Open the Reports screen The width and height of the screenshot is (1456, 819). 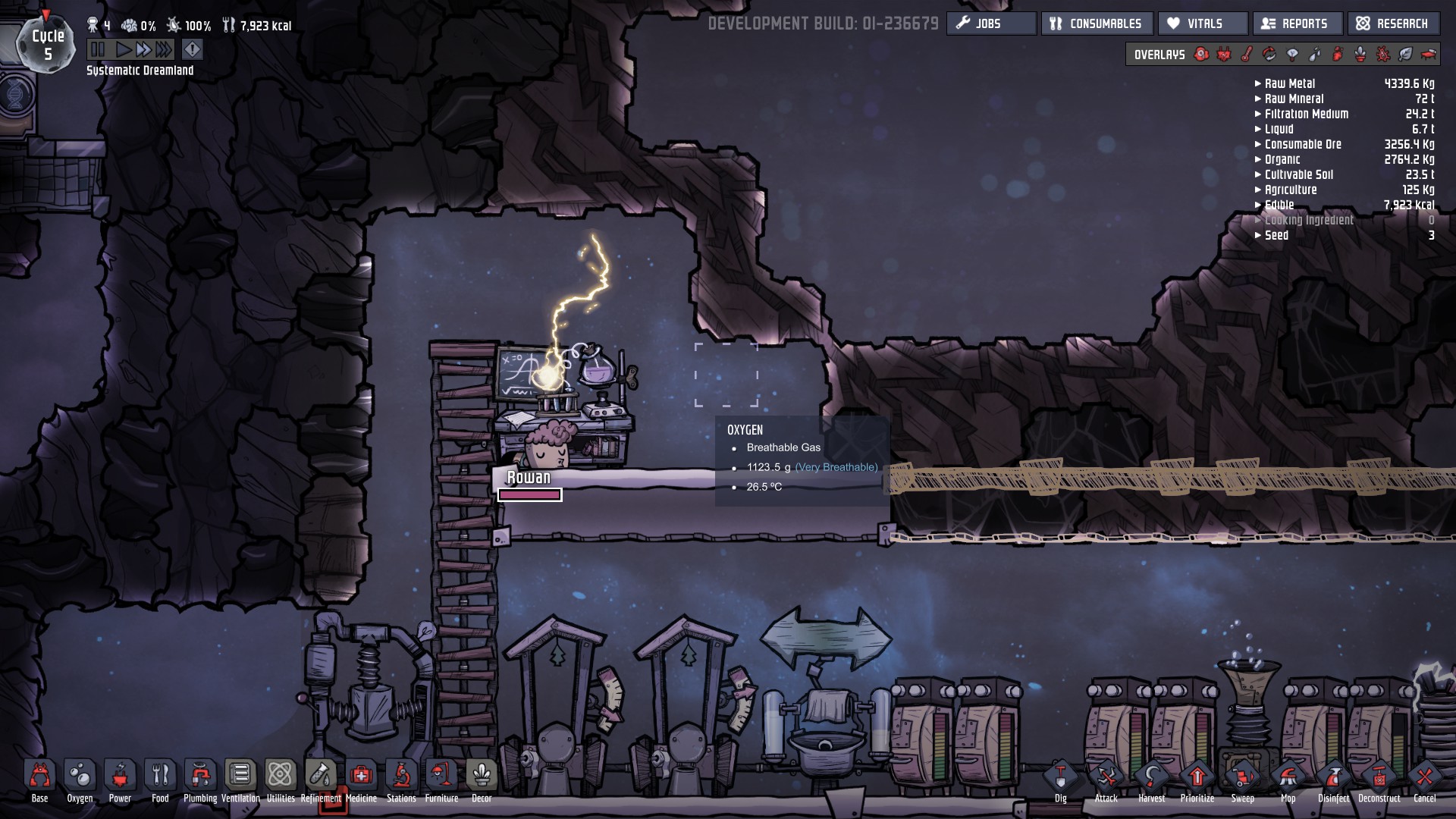click(1297, 24)
